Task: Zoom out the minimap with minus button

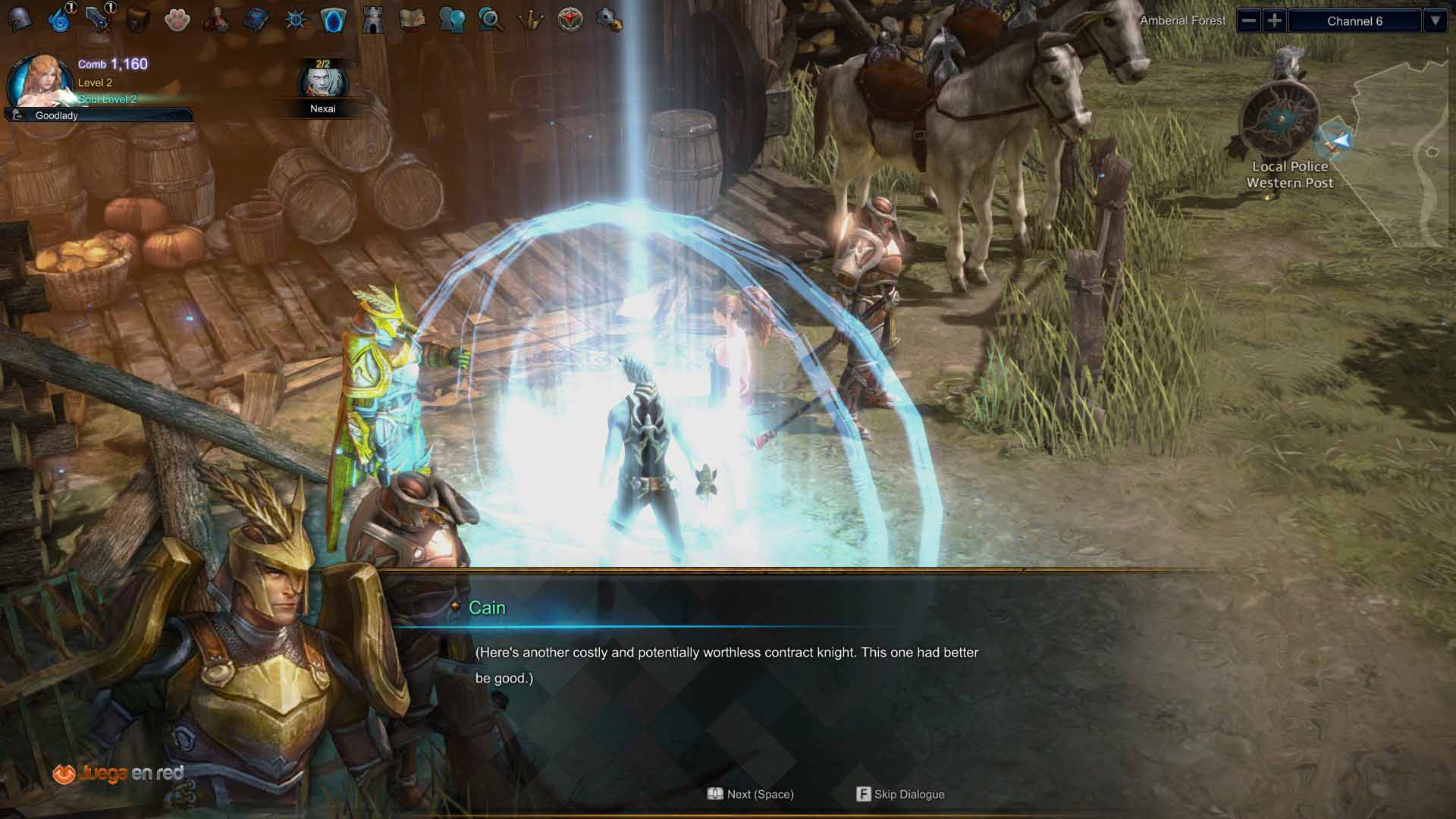Action: pos(1248,20)
